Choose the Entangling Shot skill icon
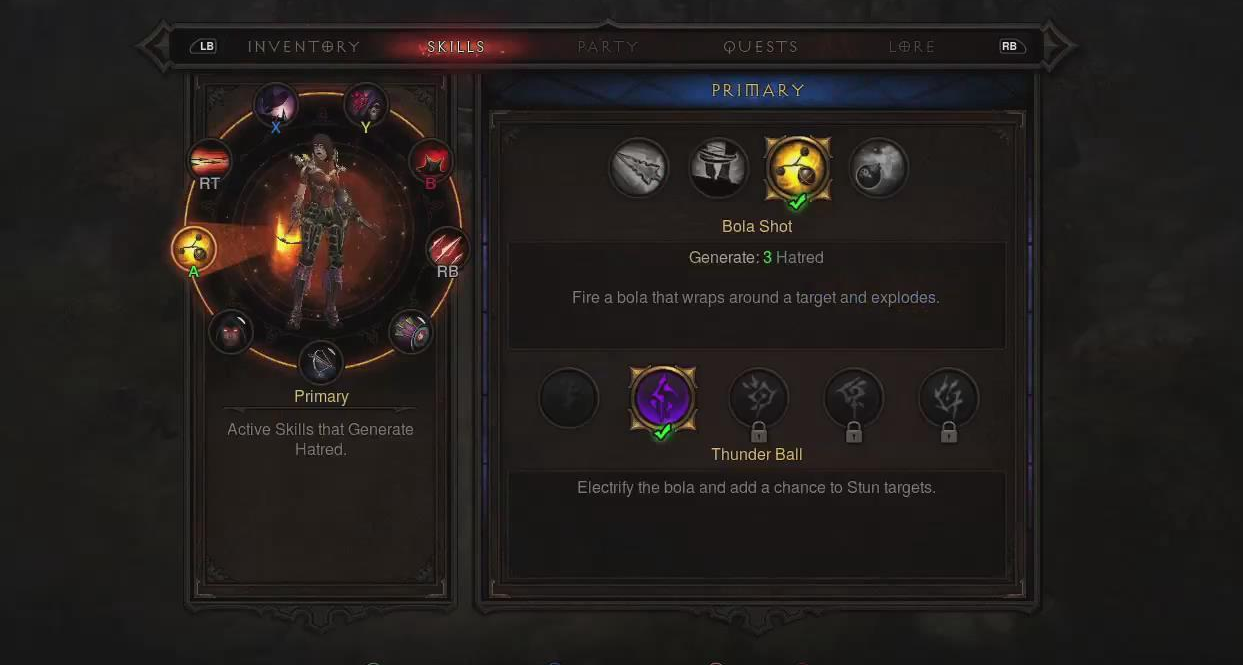The height and width of the screenshot is (665, 1243). [x=718, y=168]
